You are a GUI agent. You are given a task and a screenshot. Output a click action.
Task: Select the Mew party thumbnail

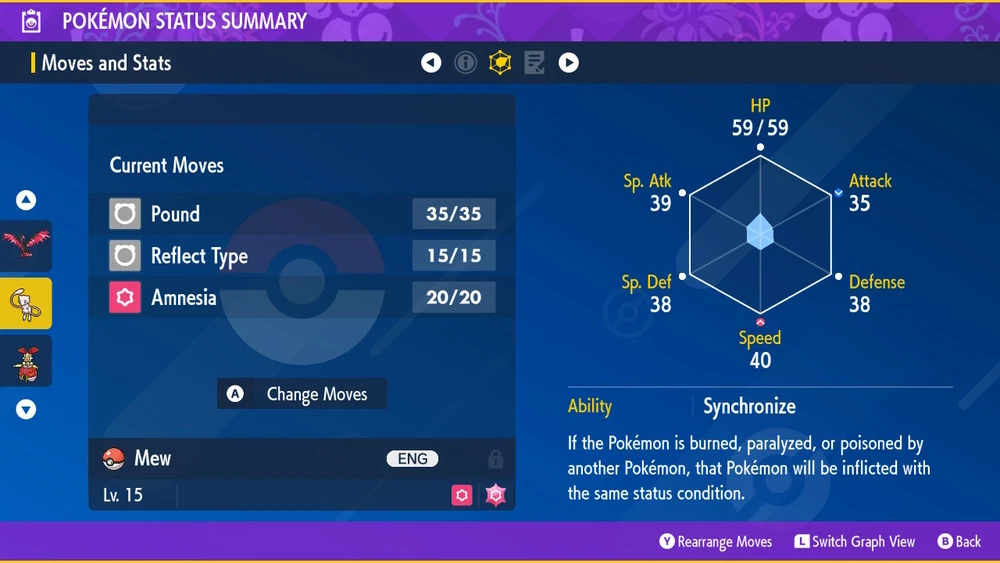26,303
